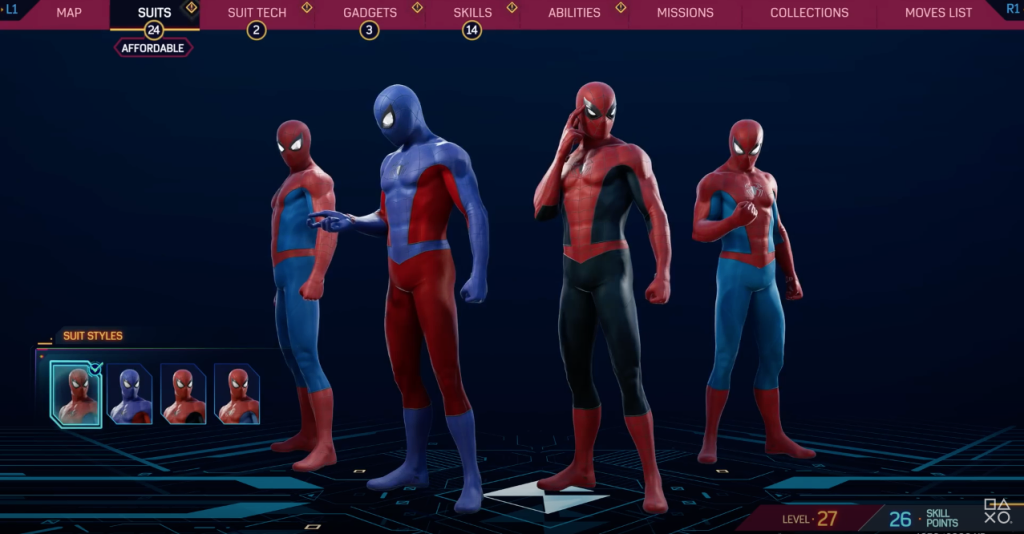The width and height of the screenshot is (1024, 534).
Task: Go to the Gadgets tab
Action: click(370, 13)
